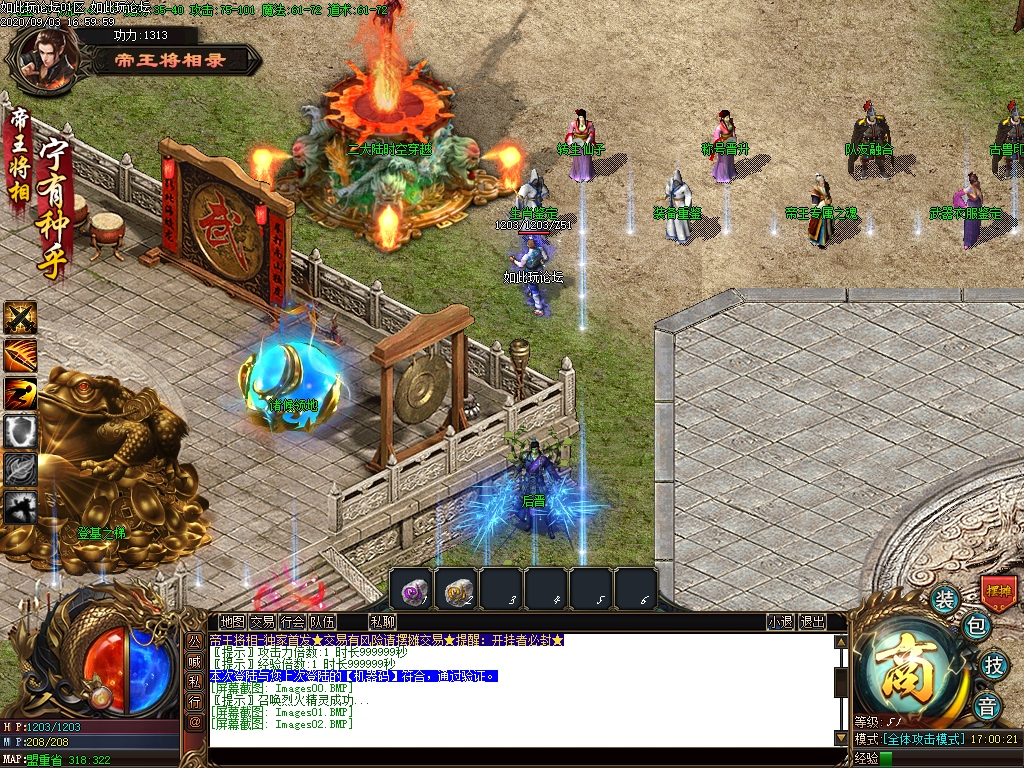Activate the flaming arrow skill icon

[x=20, y=355]
